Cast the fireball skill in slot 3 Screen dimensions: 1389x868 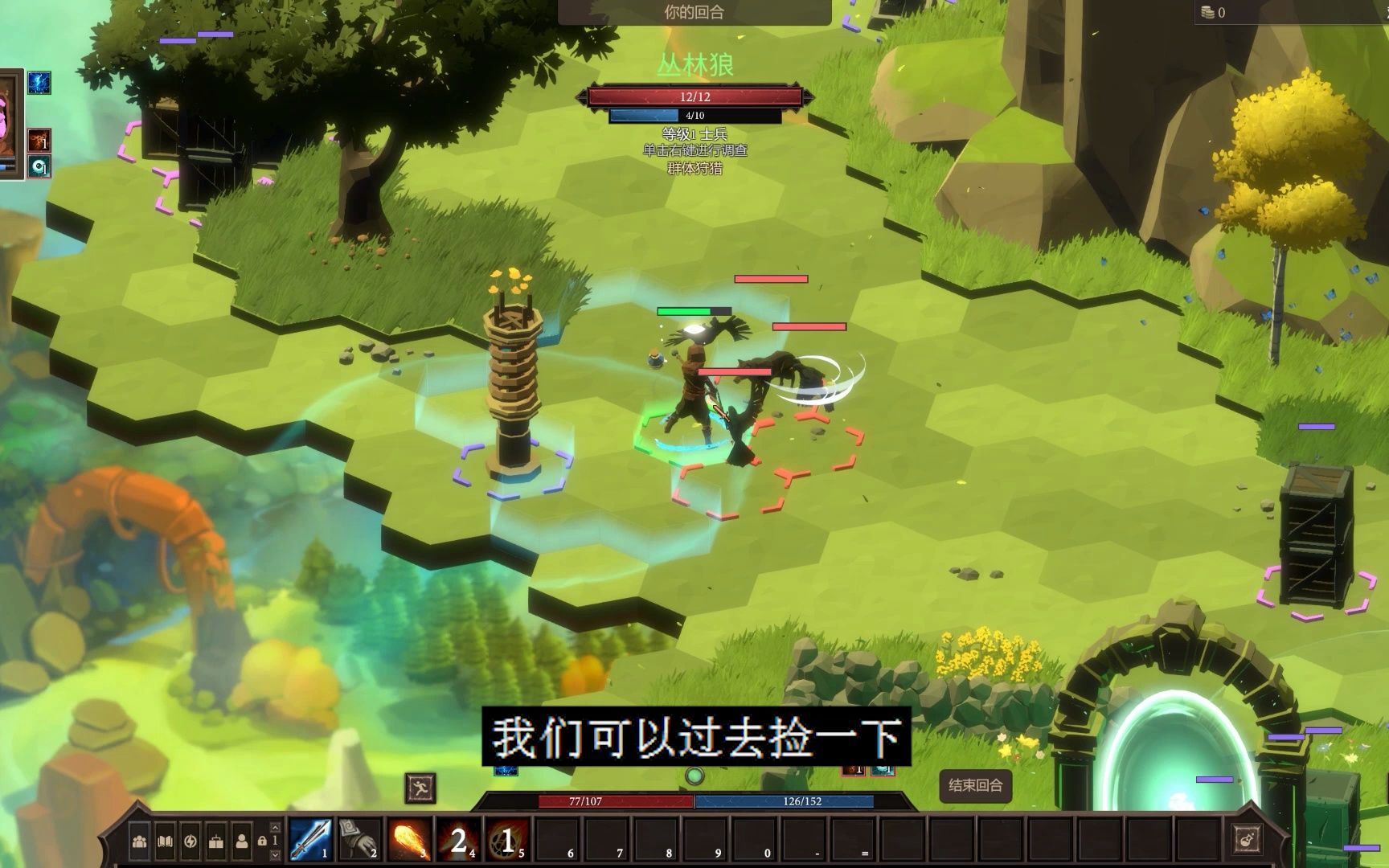click(408, 839)
